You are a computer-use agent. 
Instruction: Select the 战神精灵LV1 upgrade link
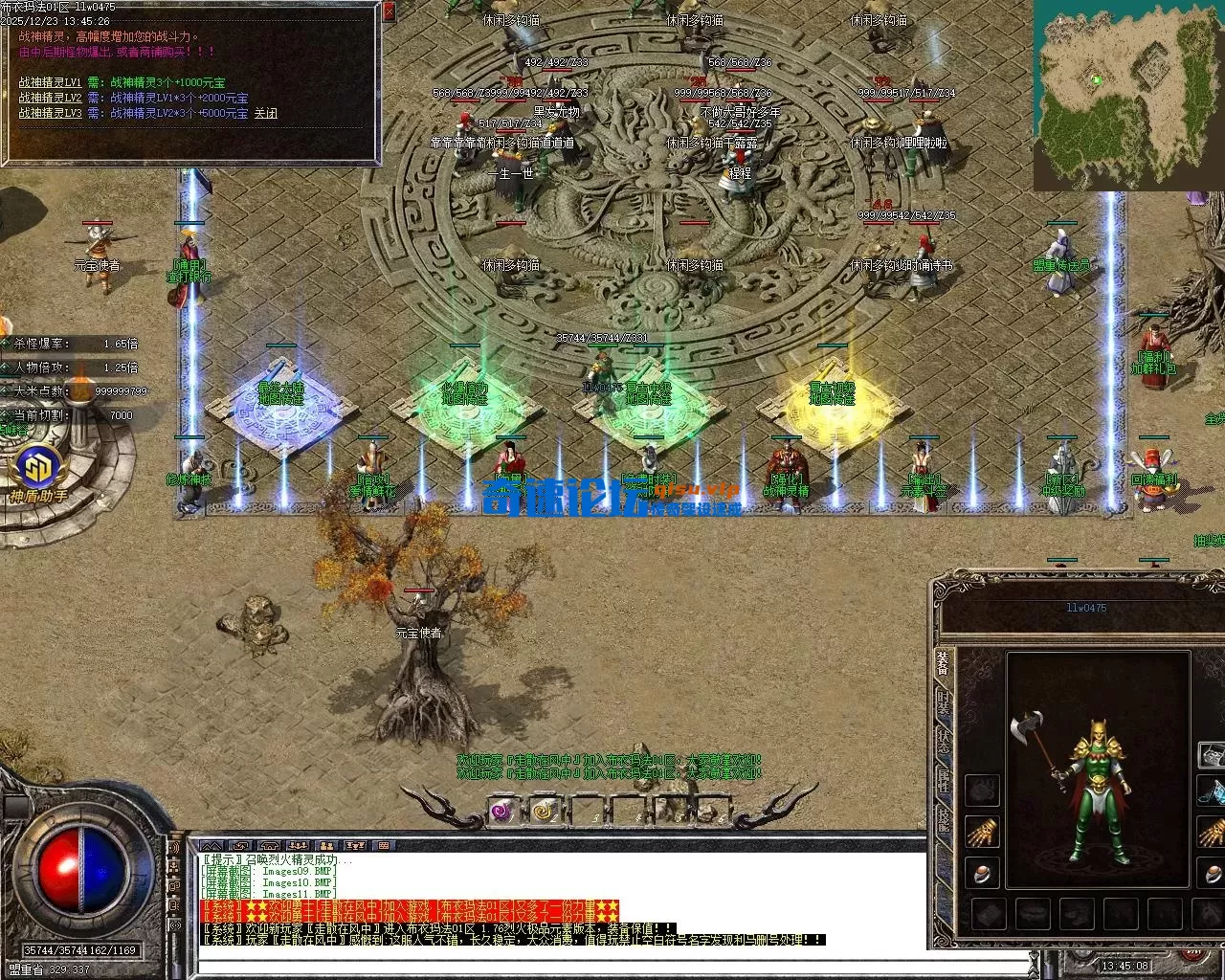point(50,82)
